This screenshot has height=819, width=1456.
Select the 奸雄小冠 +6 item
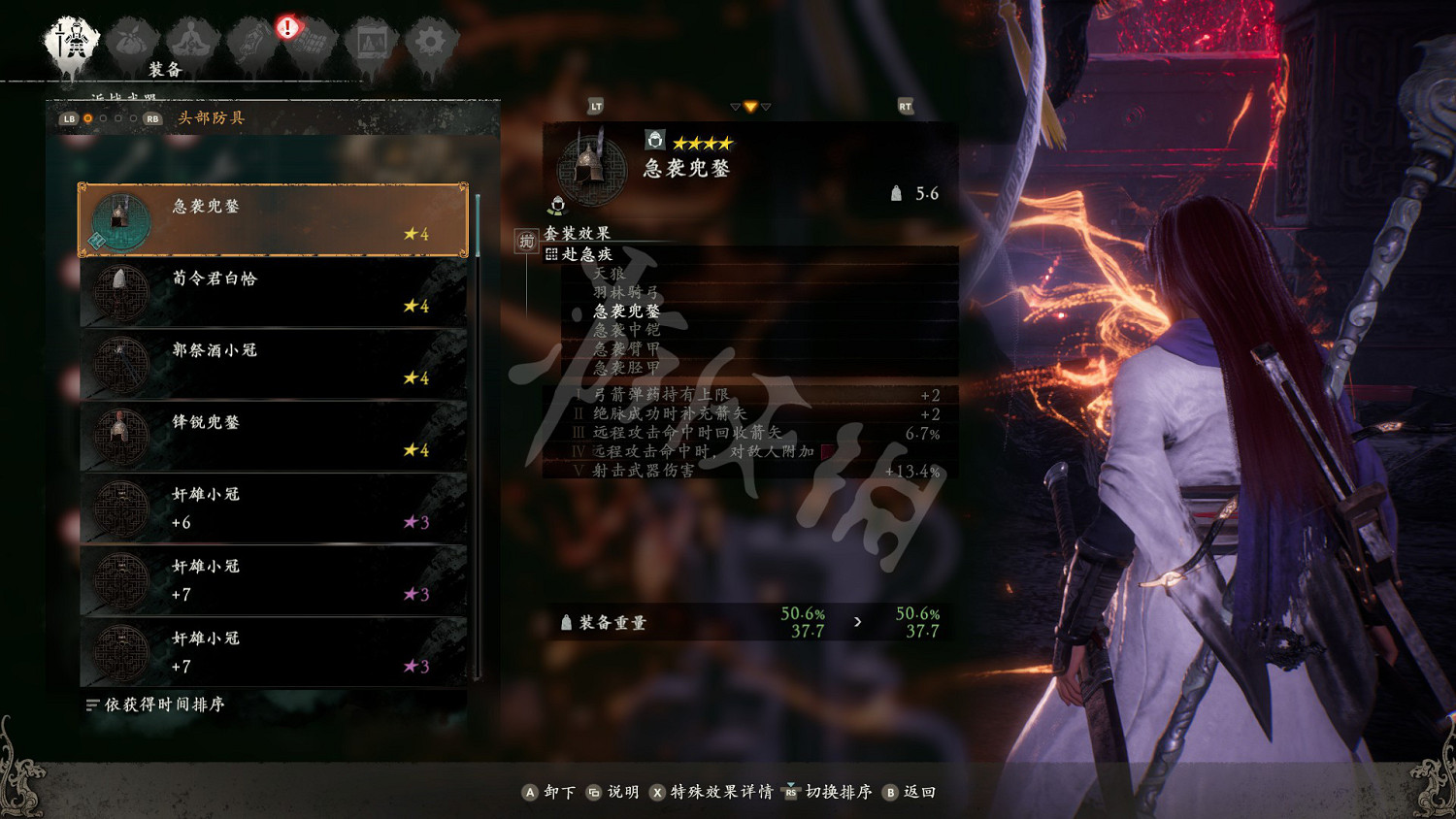coord(273,508)
